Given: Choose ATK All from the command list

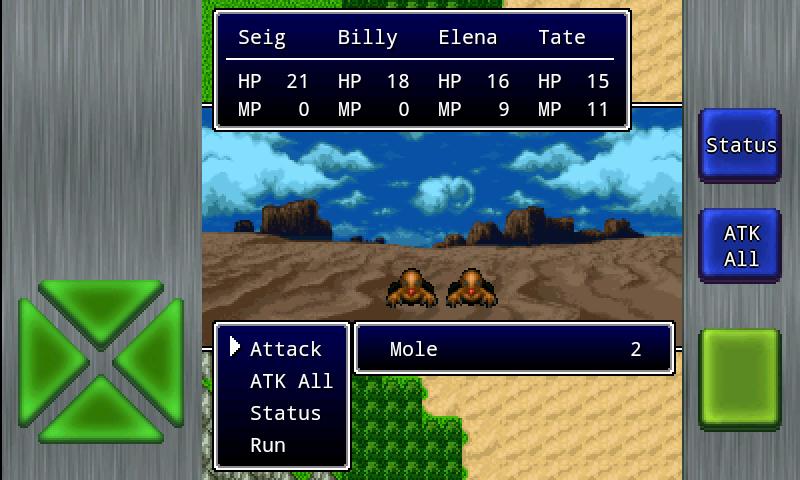Looking at the screenshot, I should coord(291,381).
